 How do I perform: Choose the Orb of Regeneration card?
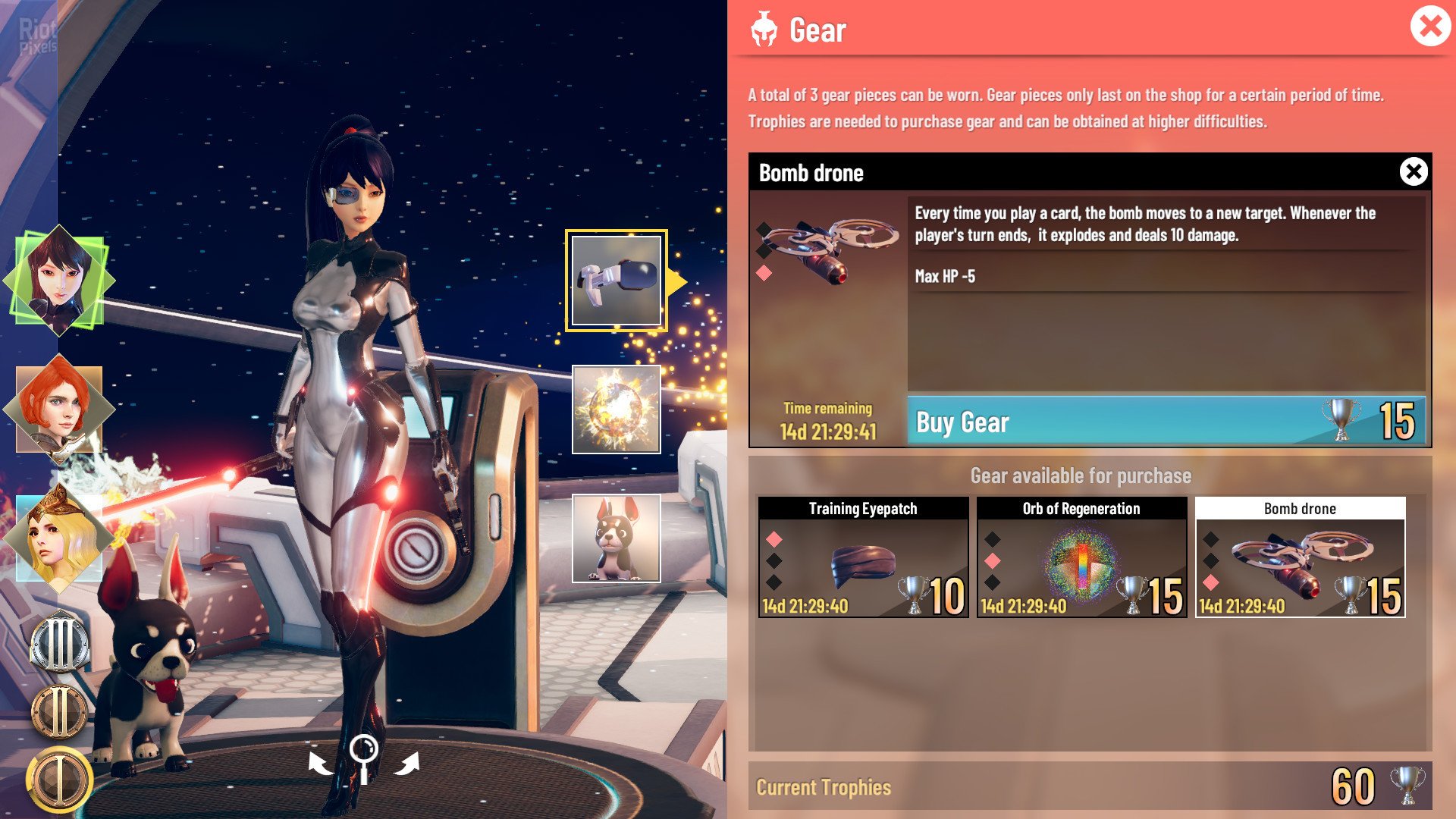click(1081, 557)
